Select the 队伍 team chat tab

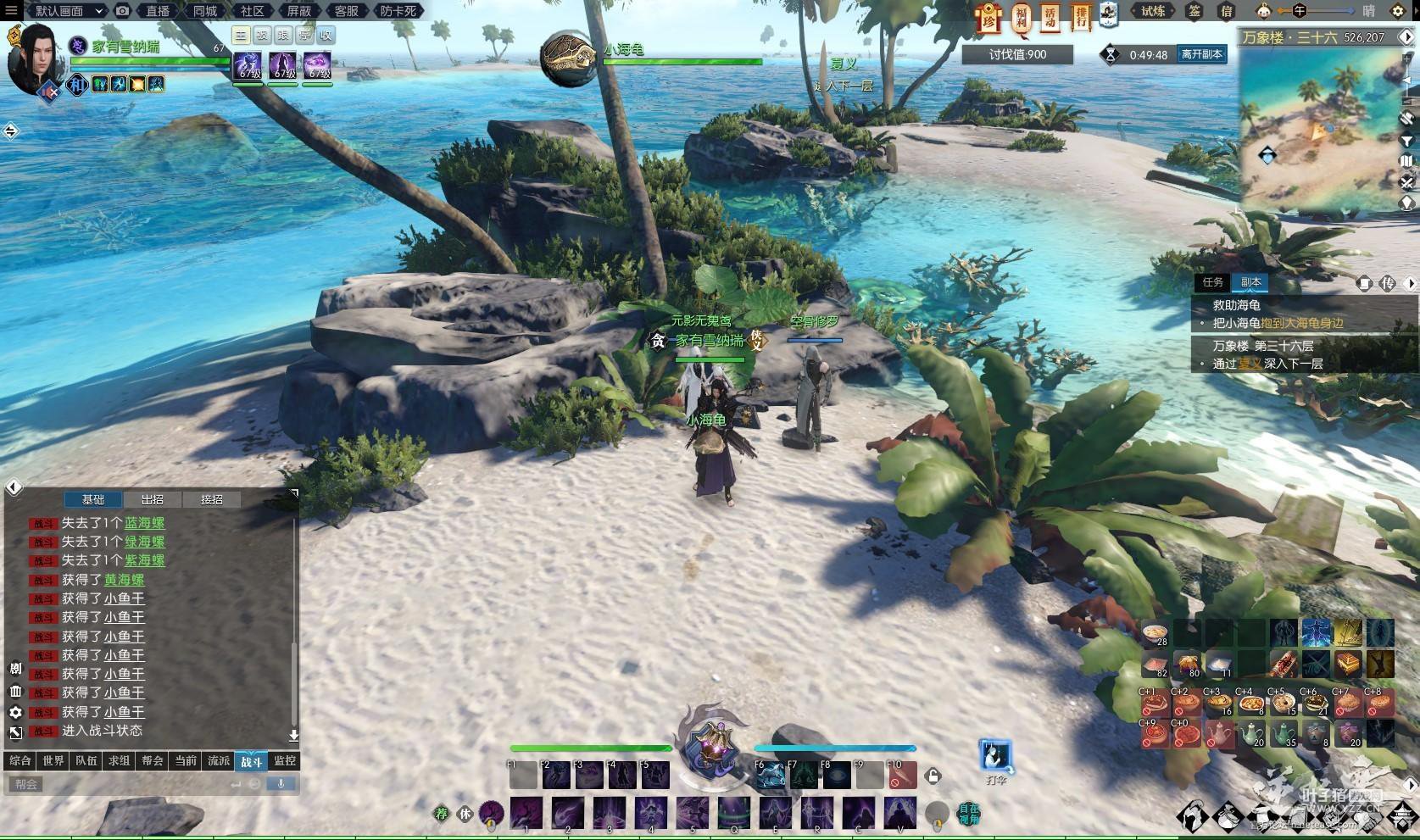(x=86, y=760)
